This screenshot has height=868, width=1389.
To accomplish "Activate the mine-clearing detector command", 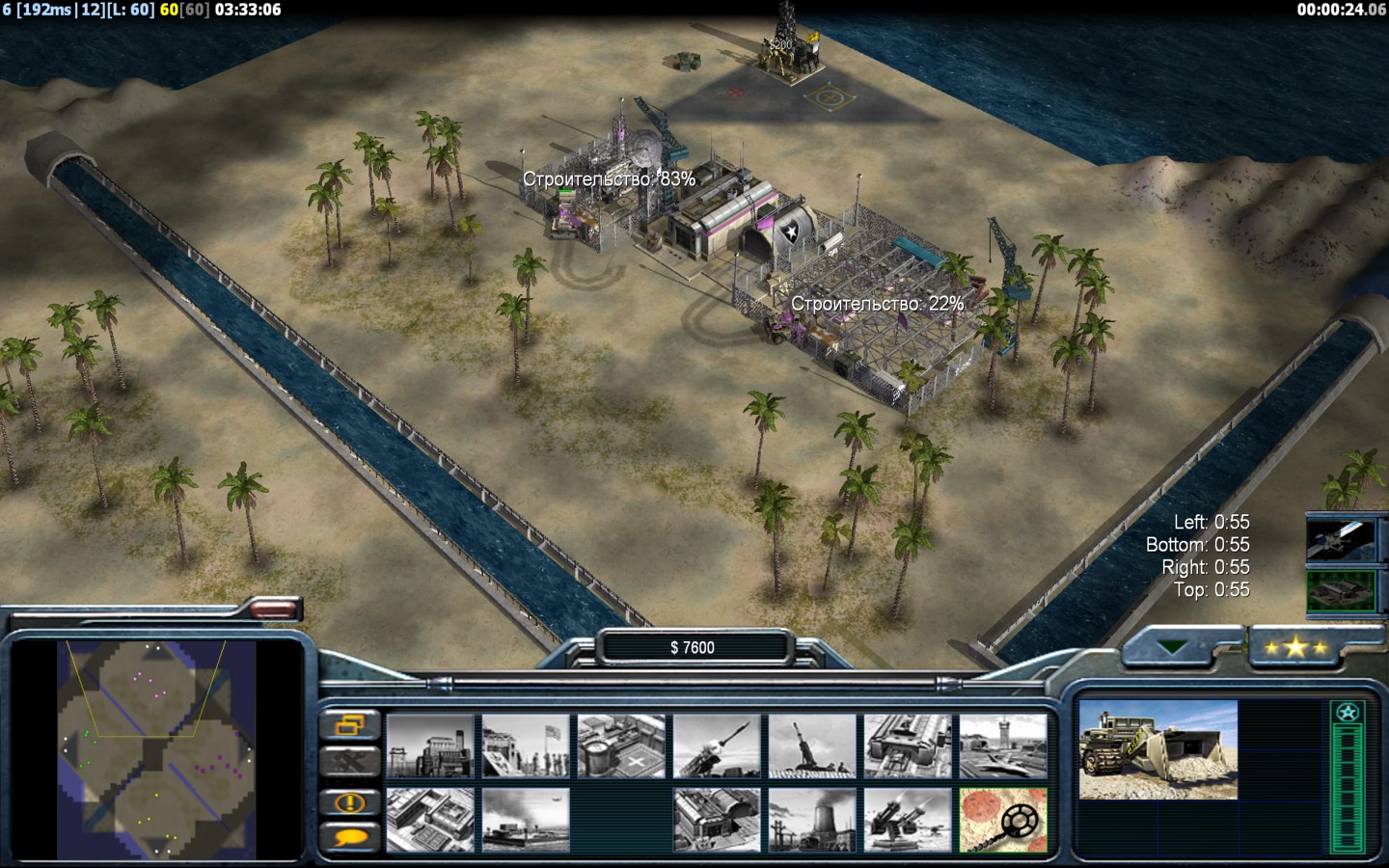I will [1003, 820].
